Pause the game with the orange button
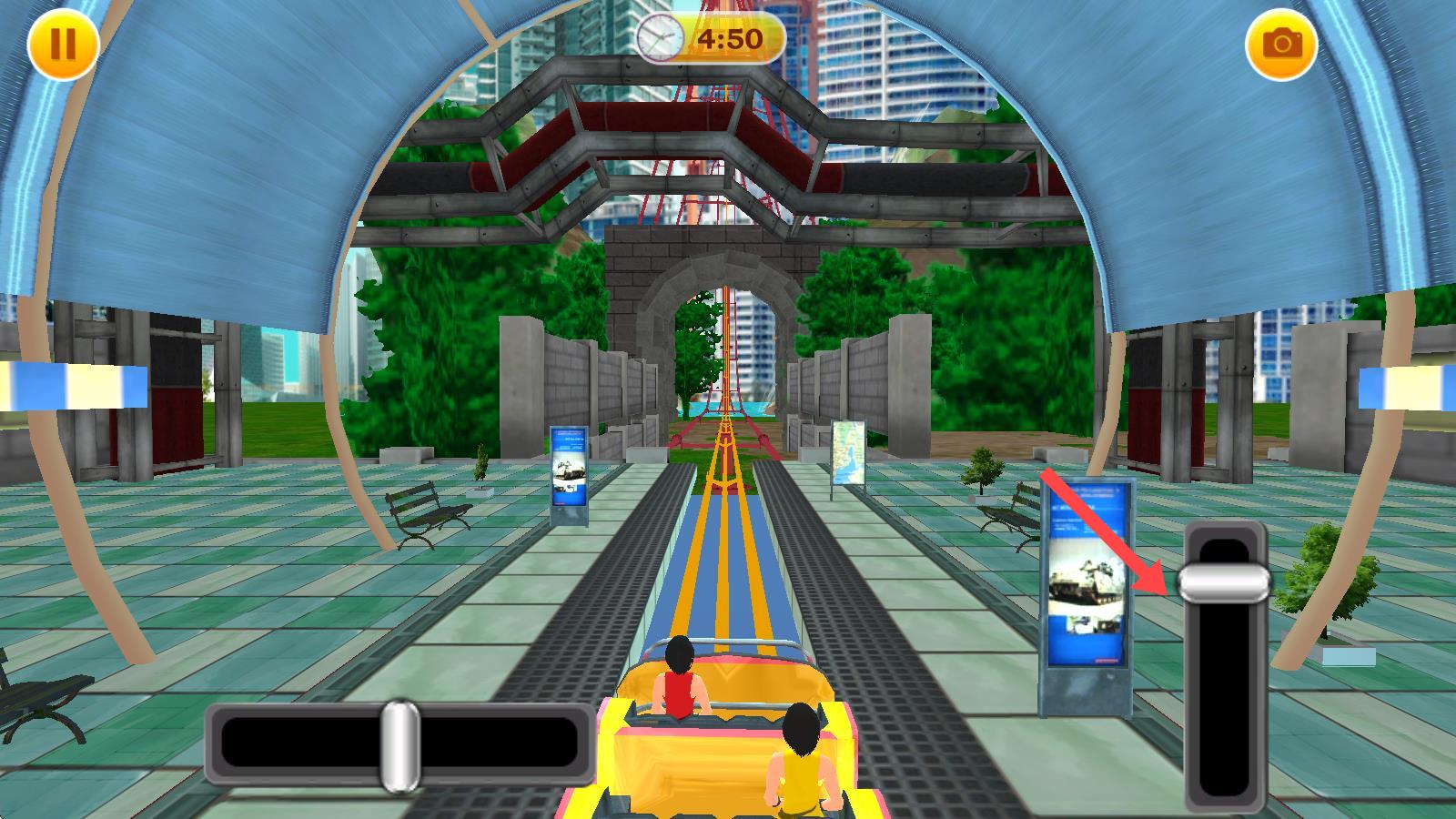The height and width of the screenshot is (819, 1456). pos(63,44)
